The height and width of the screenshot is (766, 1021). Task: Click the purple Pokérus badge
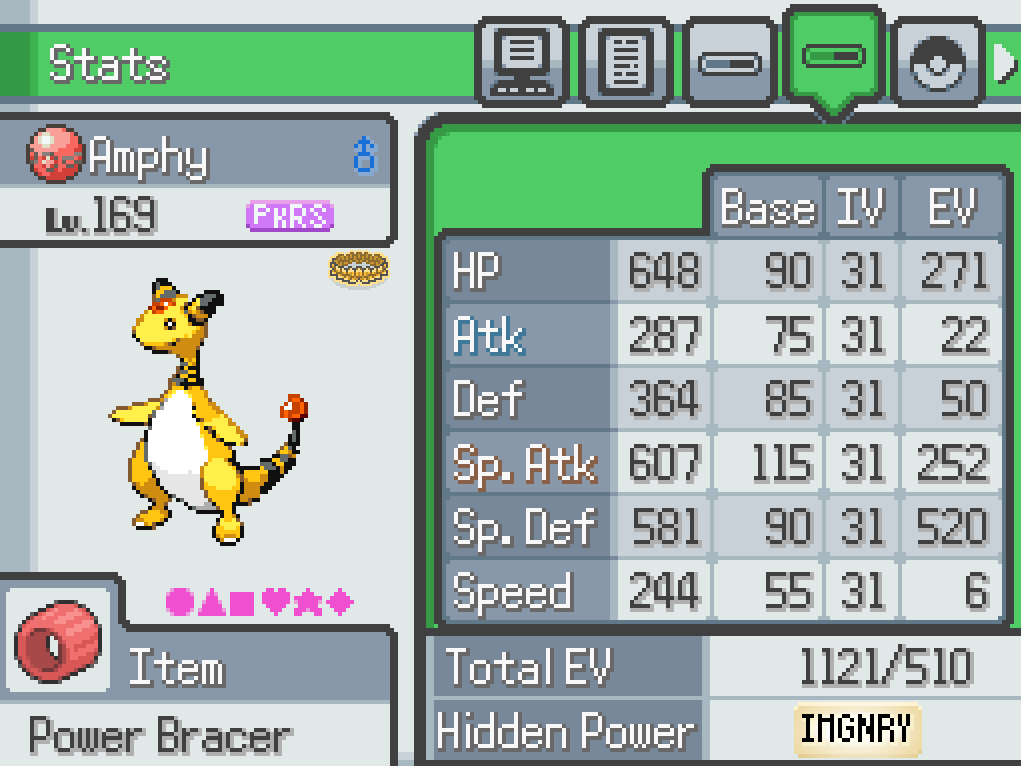click(x=290, y=215)
